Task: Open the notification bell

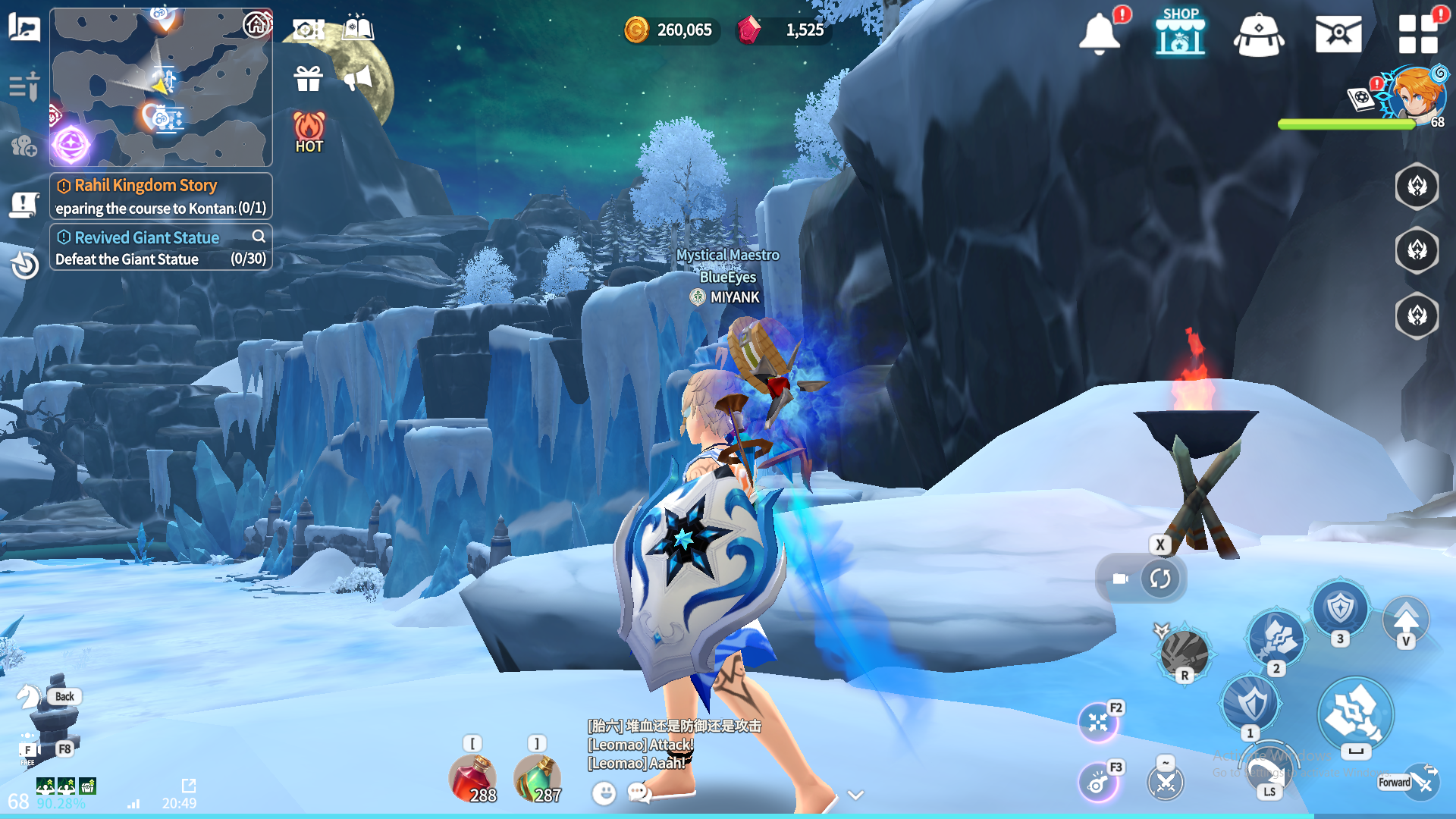Action: pyautogui.click(x=1099, y=33)
